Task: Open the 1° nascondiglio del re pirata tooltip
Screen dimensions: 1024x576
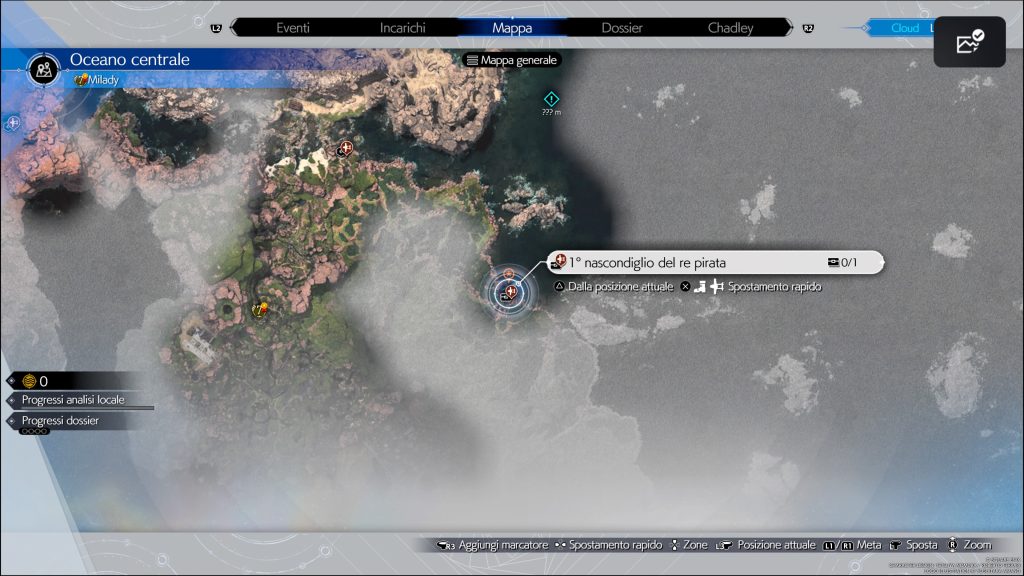Action: 714,262
